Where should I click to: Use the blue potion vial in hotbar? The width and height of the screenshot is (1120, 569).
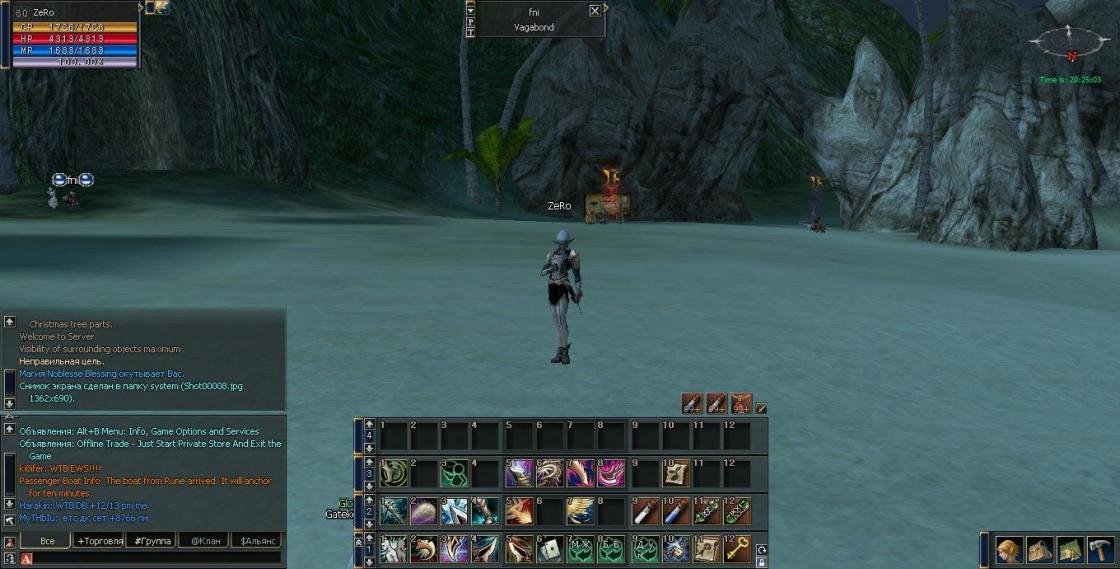pos(675,511)
